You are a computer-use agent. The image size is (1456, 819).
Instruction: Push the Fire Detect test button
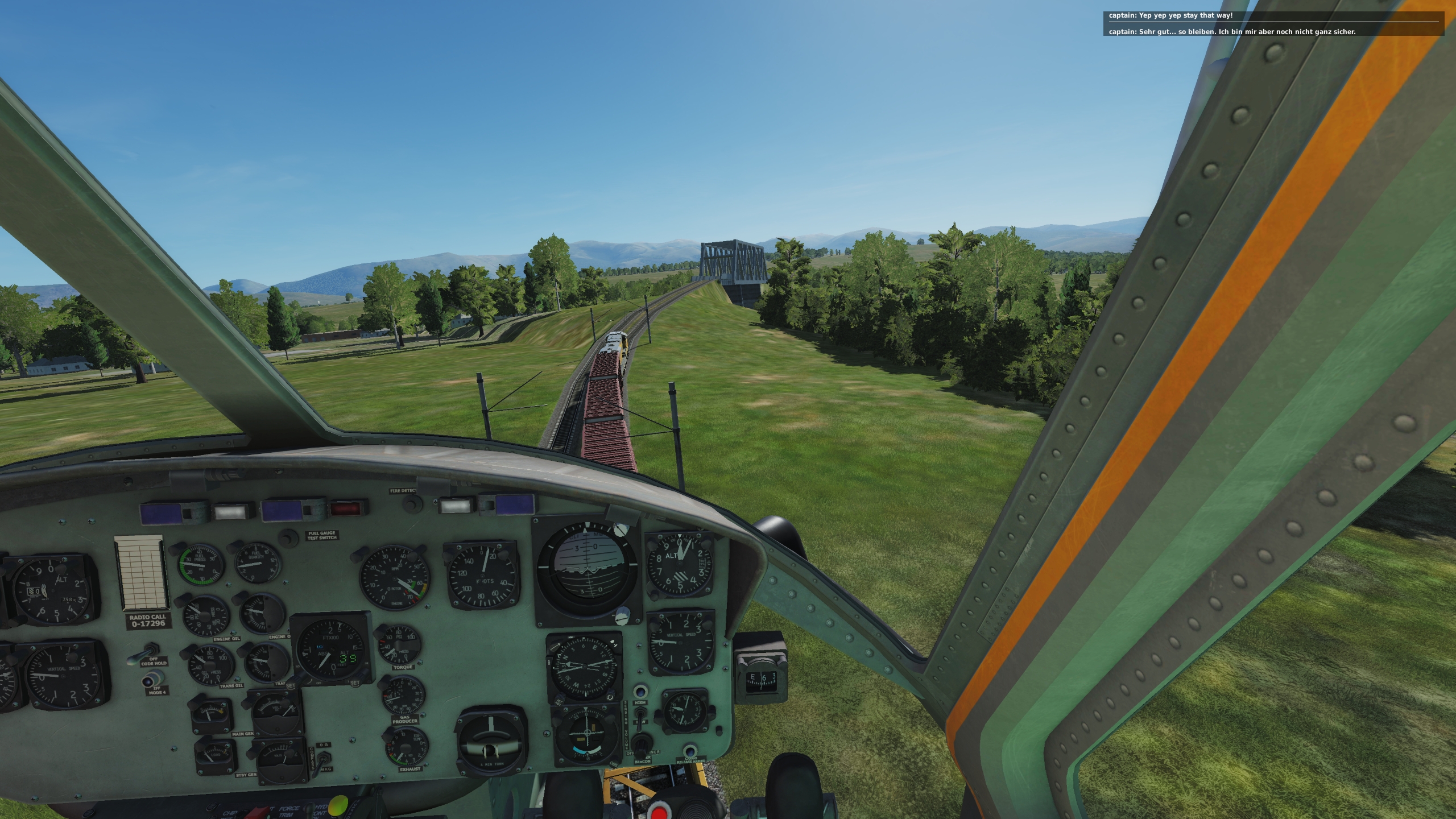coord(412,503)
